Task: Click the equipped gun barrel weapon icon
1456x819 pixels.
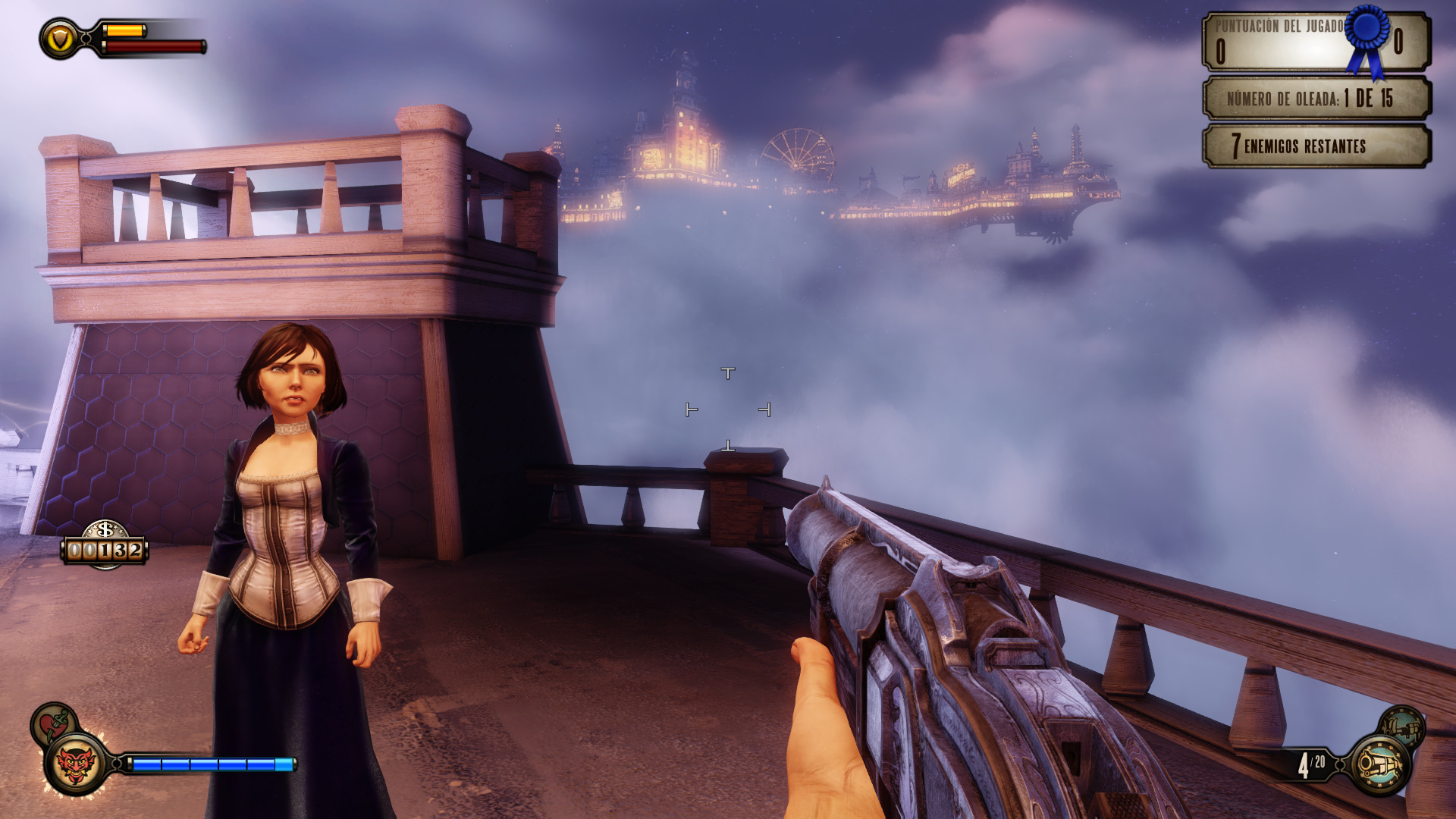Action: coord(1379,764)
